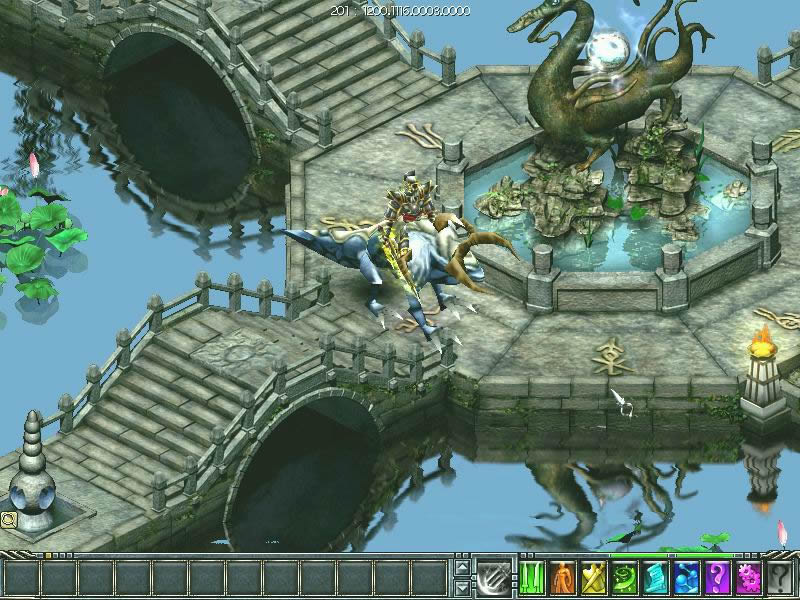Screen dimensions: 800x600
Task: Click the hotbar page up arrow
Action: click(461, 567)
